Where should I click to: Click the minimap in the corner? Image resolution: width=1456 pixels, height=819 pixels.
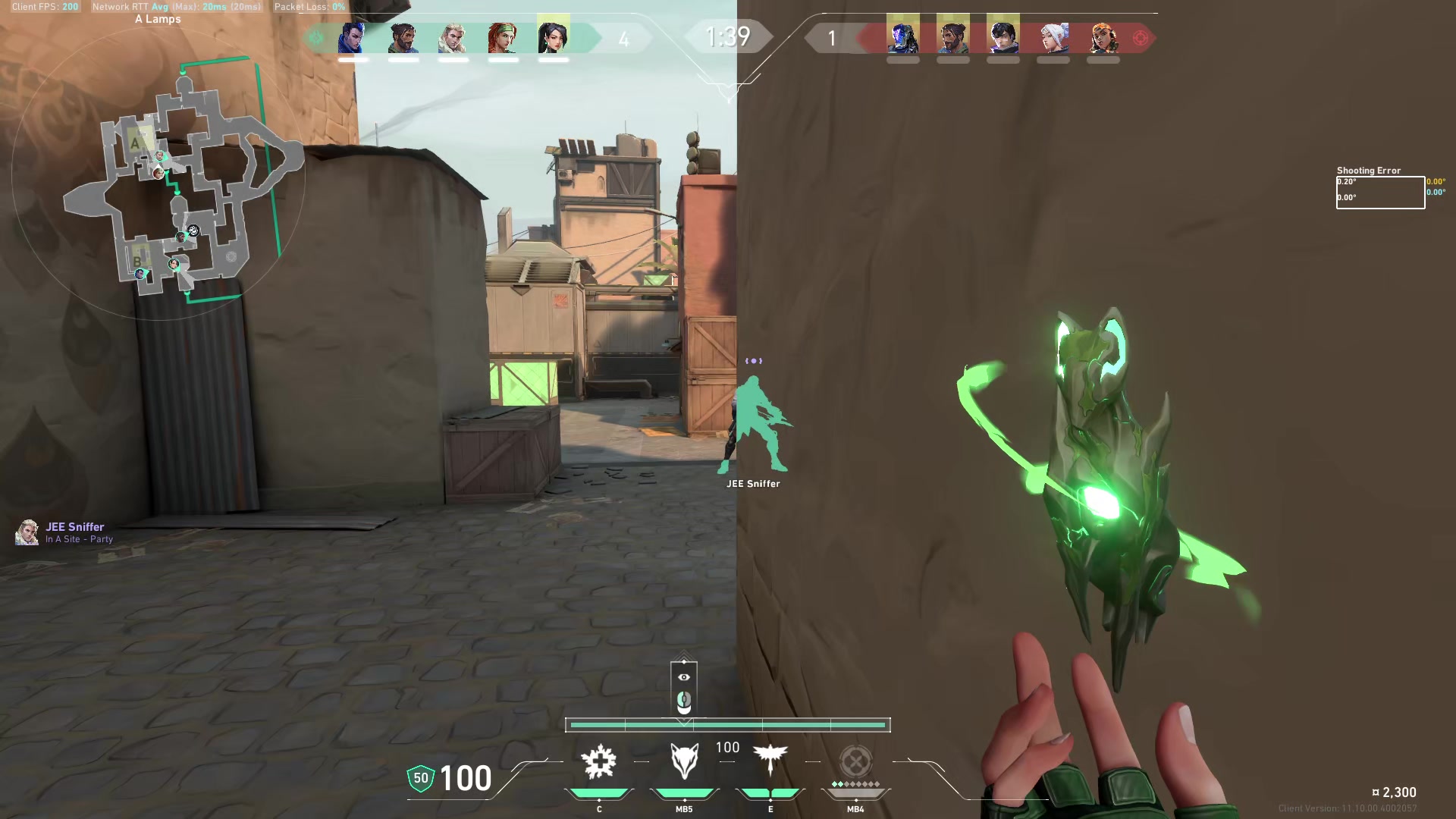click(182, 182)
